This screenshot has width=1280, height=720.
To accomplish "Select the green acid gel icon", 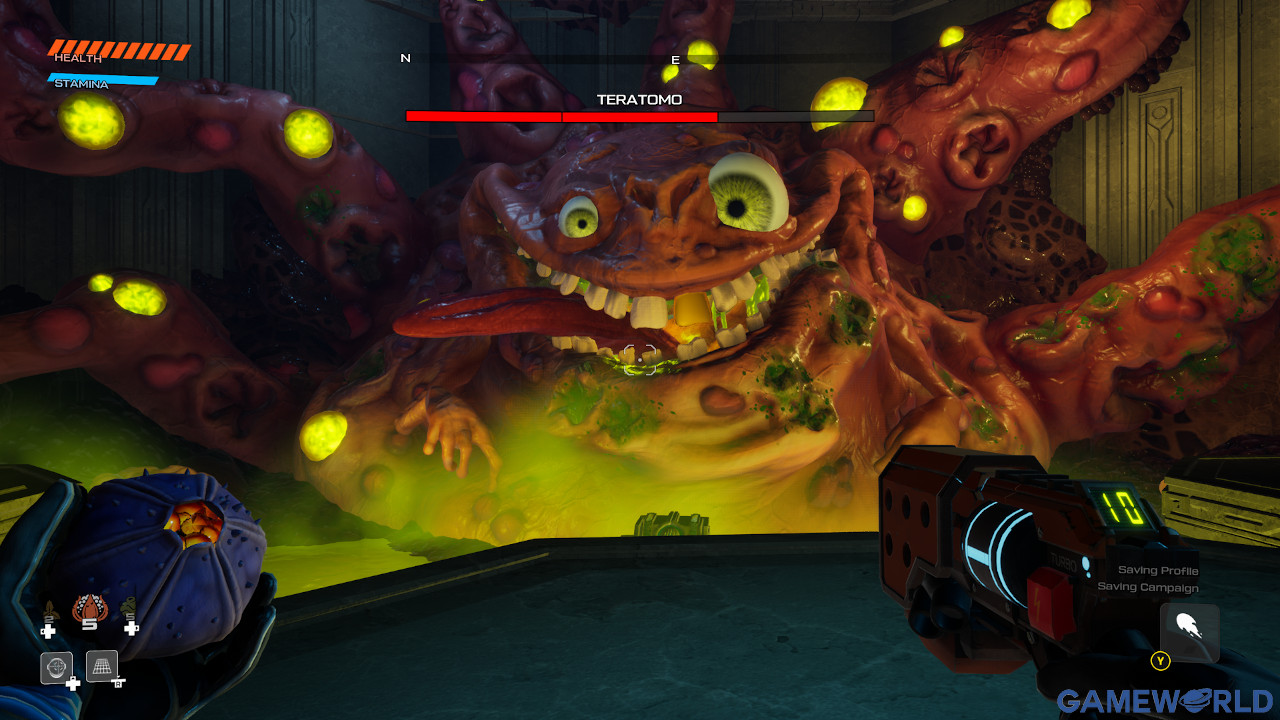I will point(128,606).
